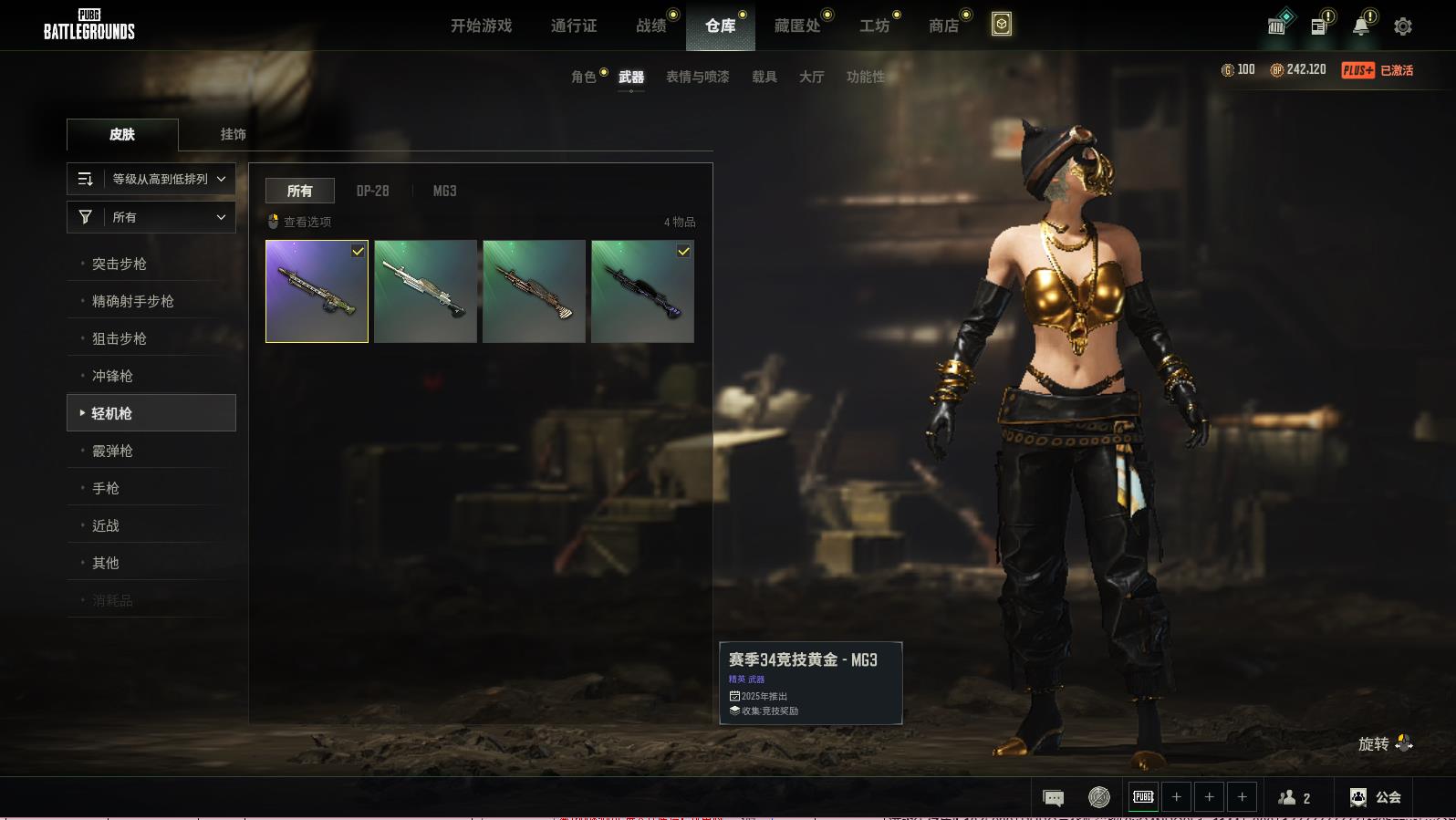1456x820 pixels.
Task: Visit the 商店 tab
Action: (943, 26)
